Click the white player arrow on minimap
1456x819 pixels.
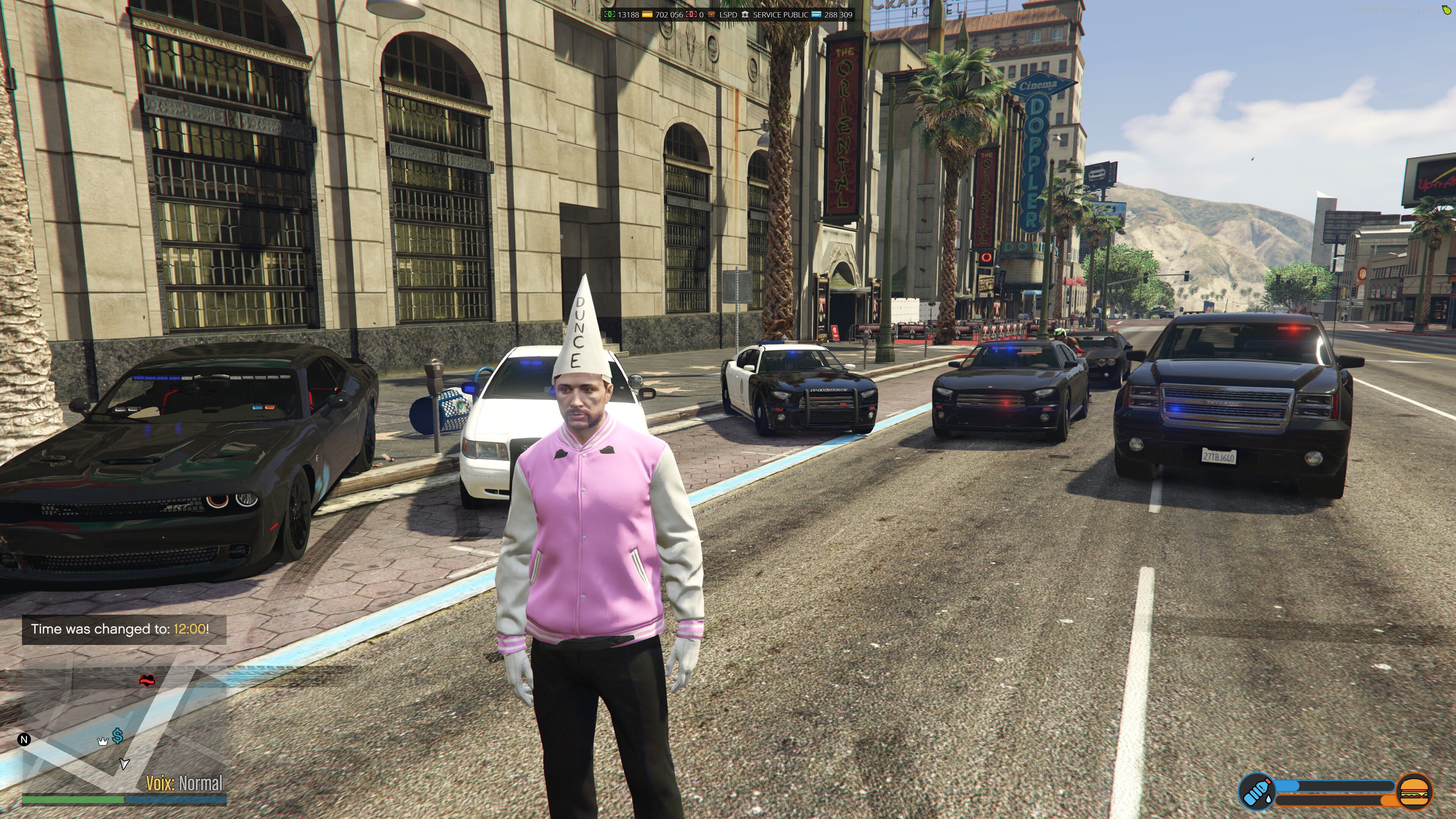pyautogui.click(x=124, y=764)
